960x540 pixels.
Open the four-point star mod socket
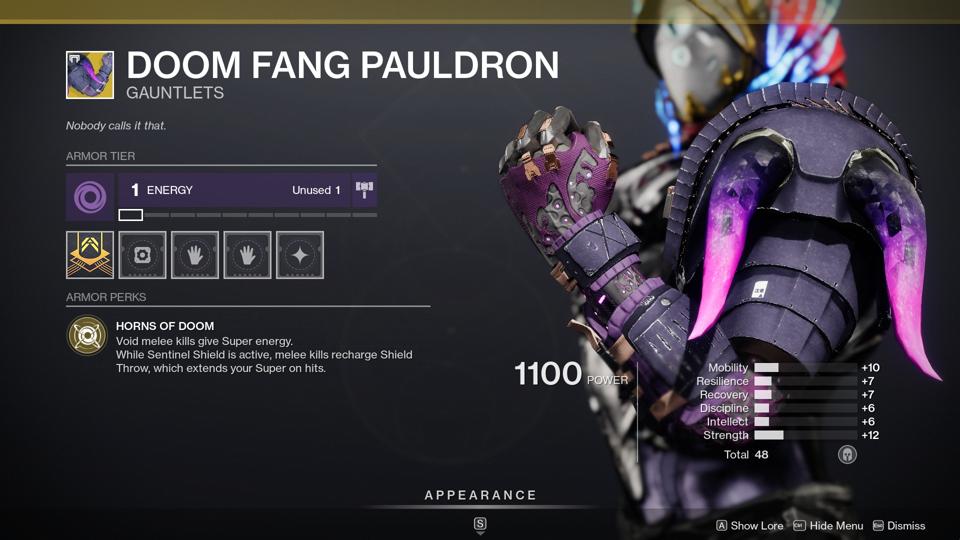click(x=299, y=255)
